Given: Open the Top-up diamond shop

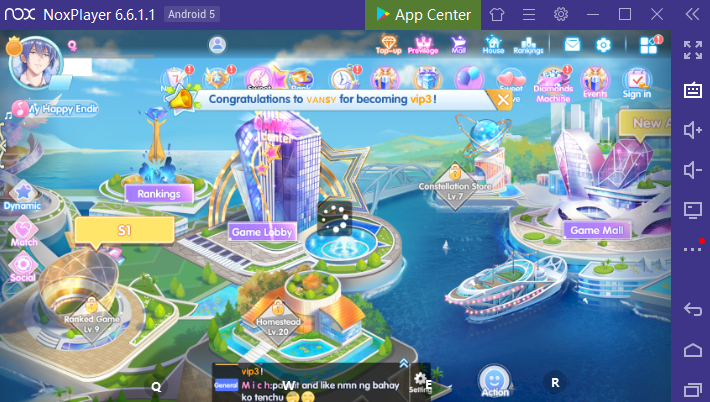Looking at the screenshot, I should pyautogui.click(x=388, y=44).
